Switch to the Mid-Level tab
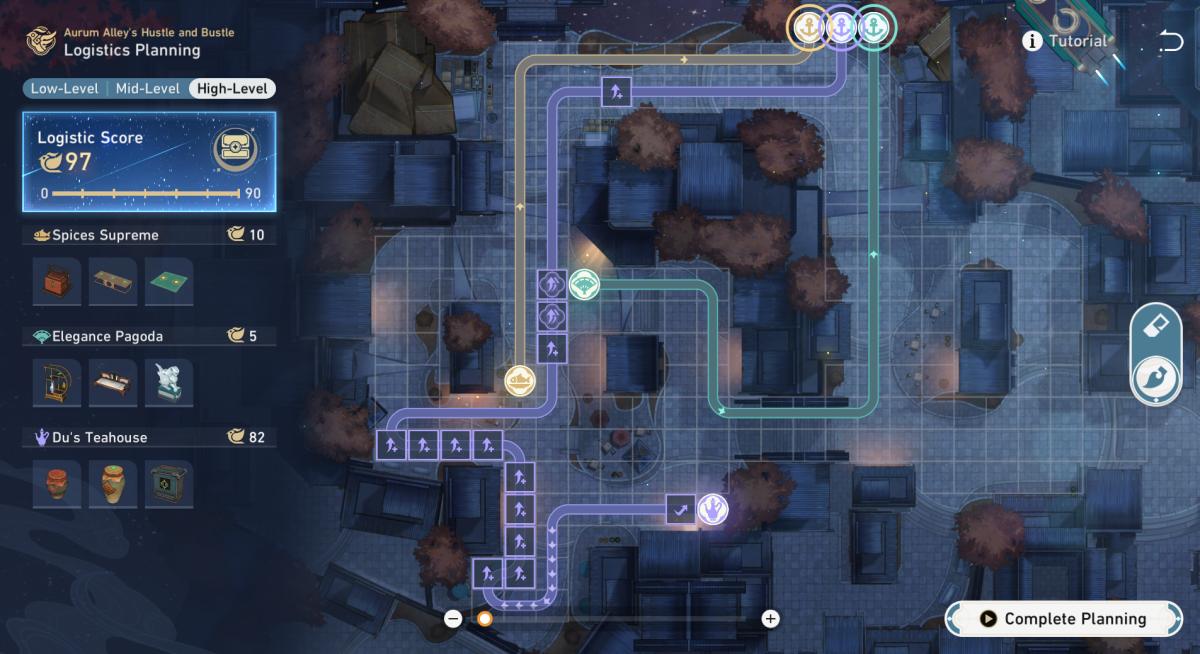 [148, 89]
